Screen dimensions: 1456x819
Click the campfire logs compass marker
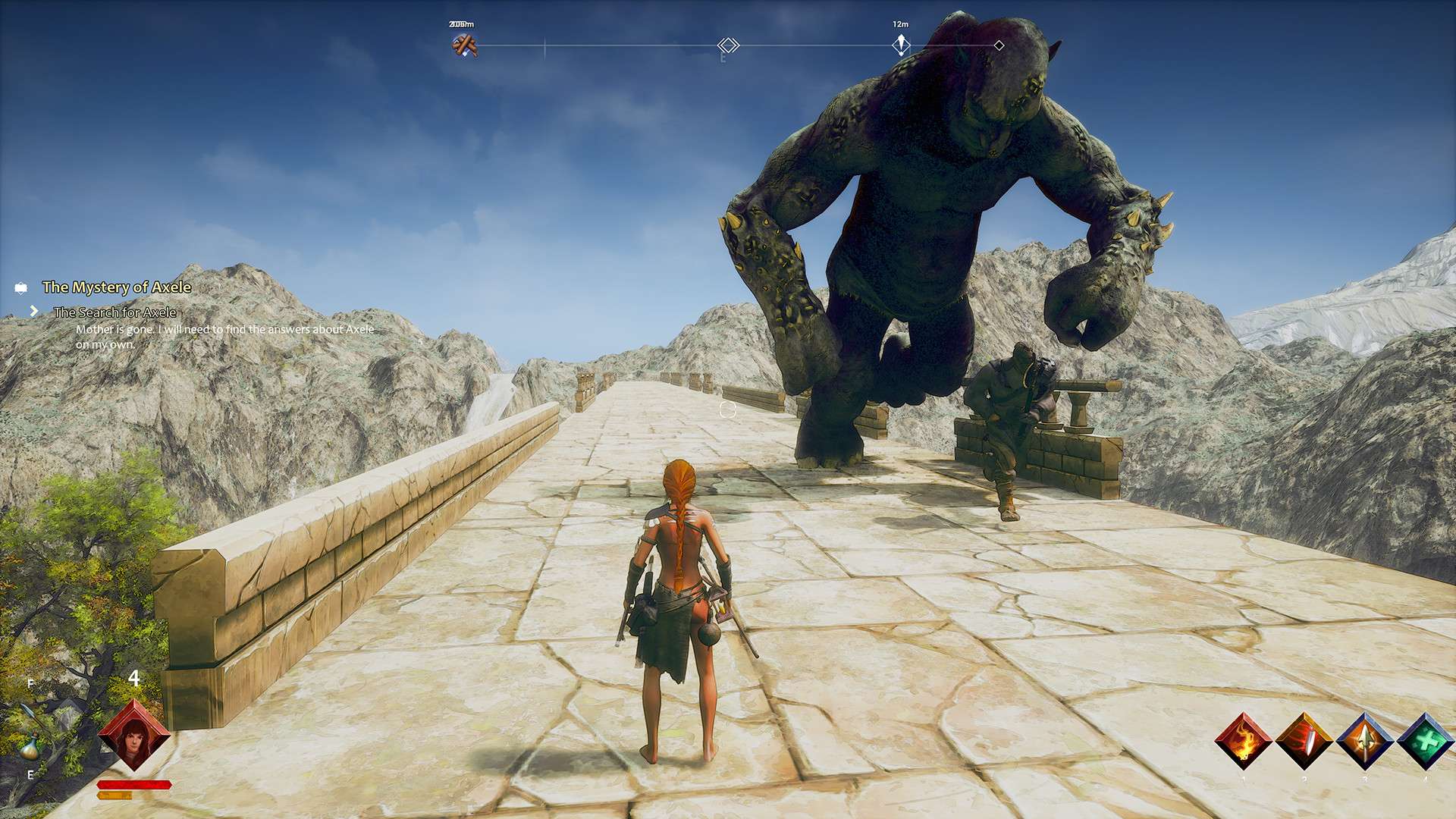click(x=464, y=46)
